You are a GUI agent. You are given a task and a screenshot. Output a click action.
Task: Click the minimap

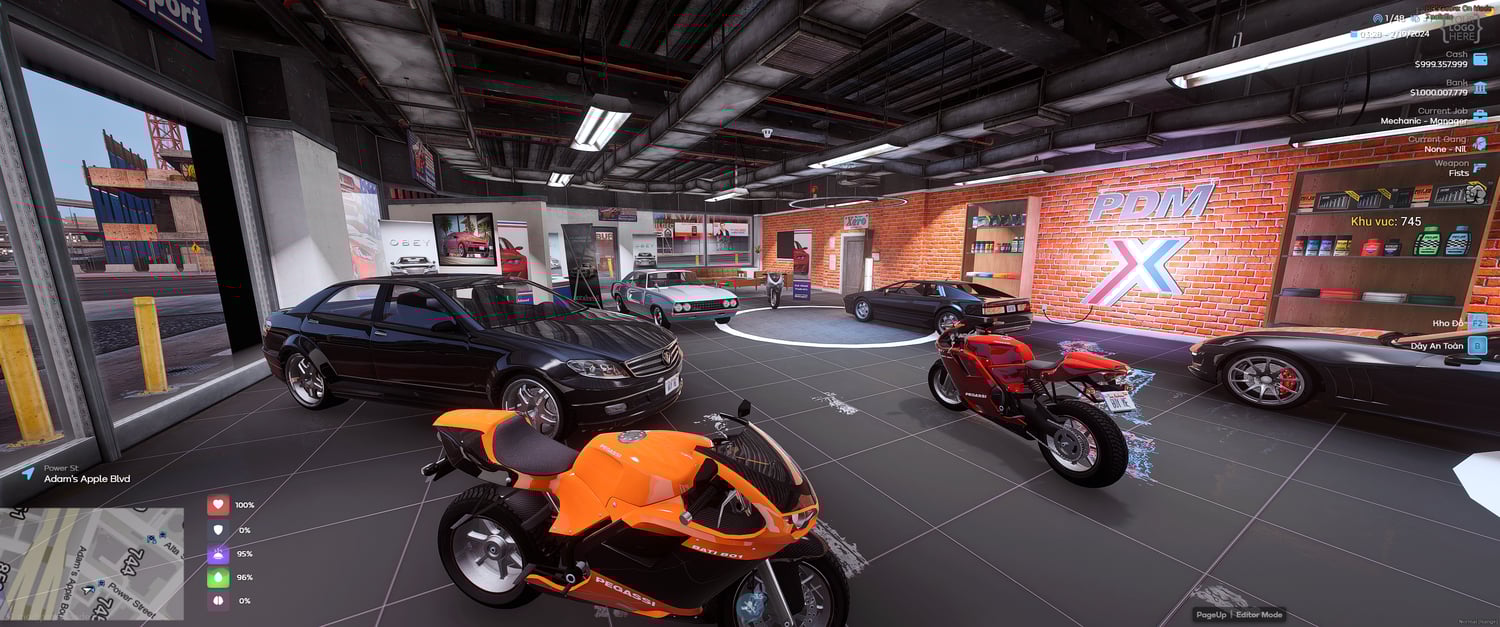coord(92,563)
